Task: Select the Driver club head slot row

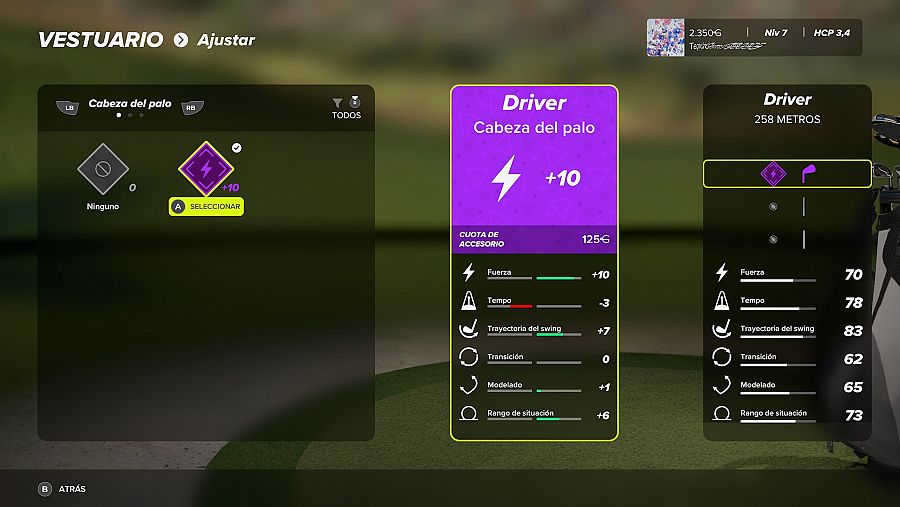Action: click(787, 174)
